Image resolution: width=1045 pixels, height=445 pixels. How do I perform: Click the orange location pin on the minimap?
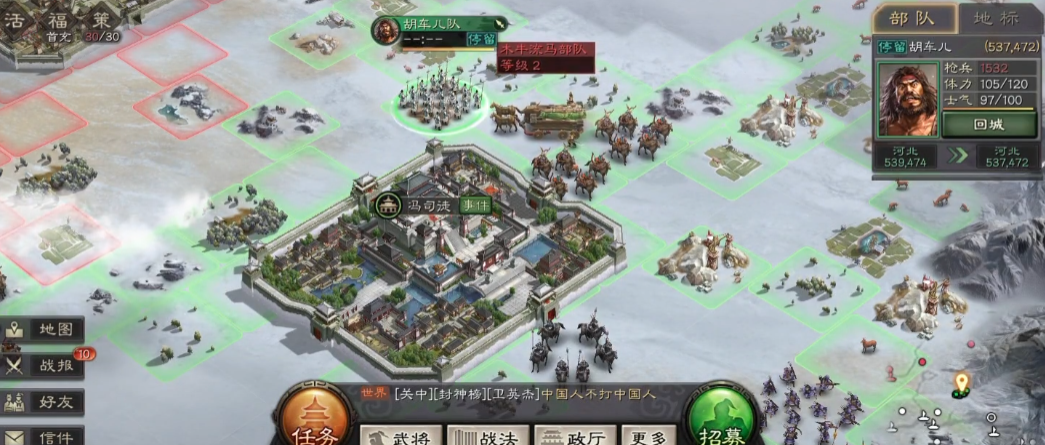pos(961,382)
